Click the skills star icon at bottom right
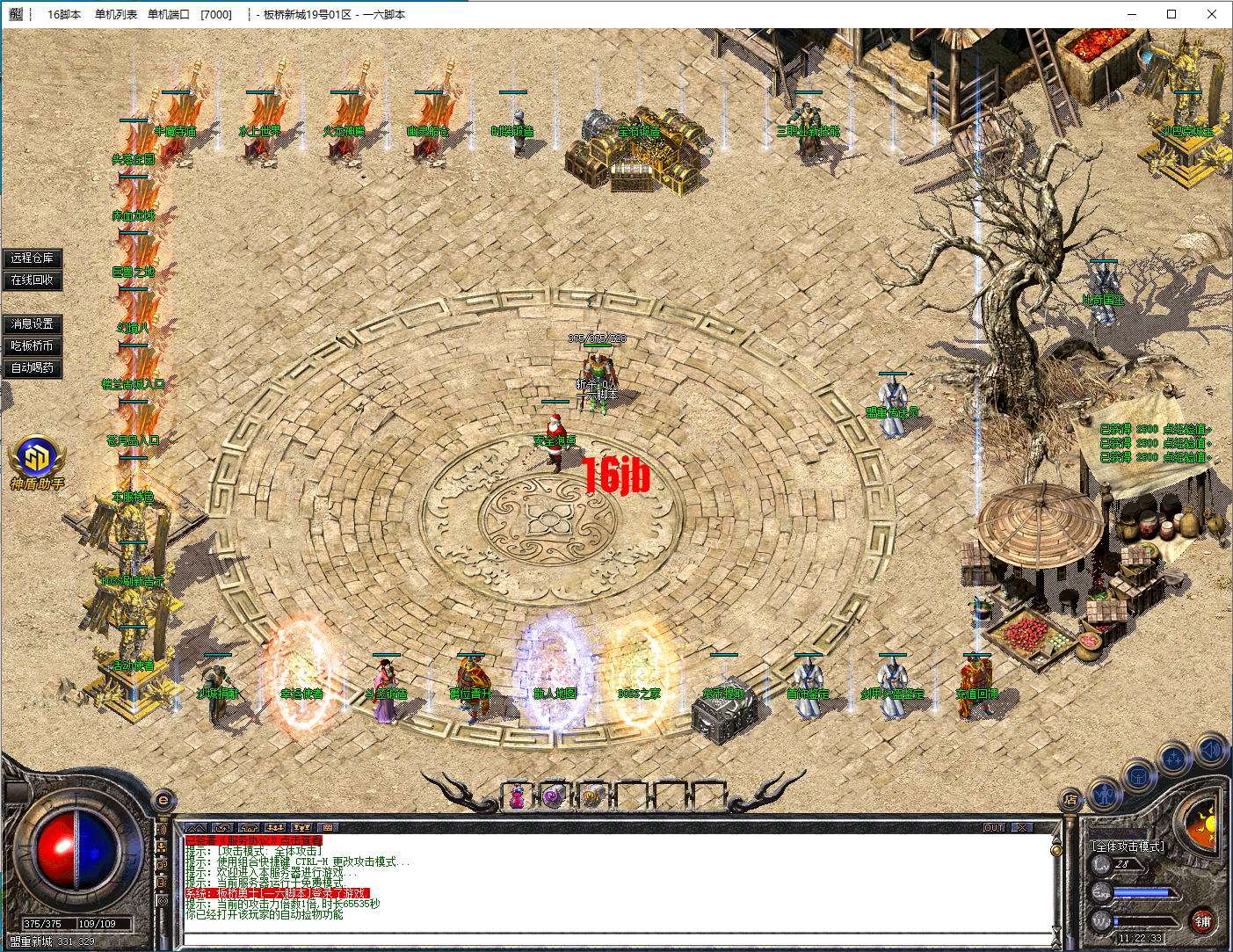Viewport: 1233px width, 952px height. [1172, 757]
